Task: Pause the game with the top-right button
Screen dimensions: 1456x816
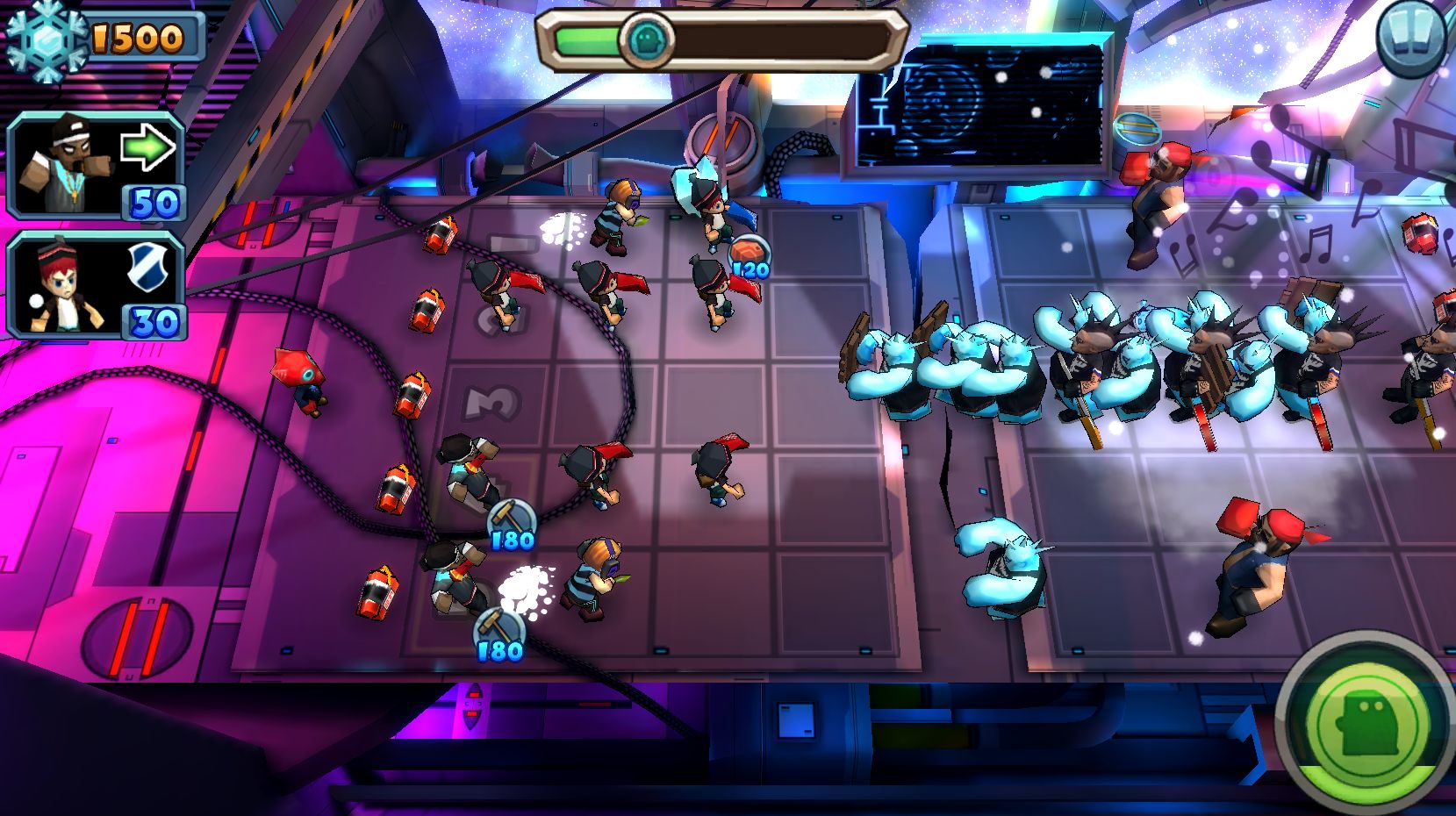Action: [x=1415, y=36]
